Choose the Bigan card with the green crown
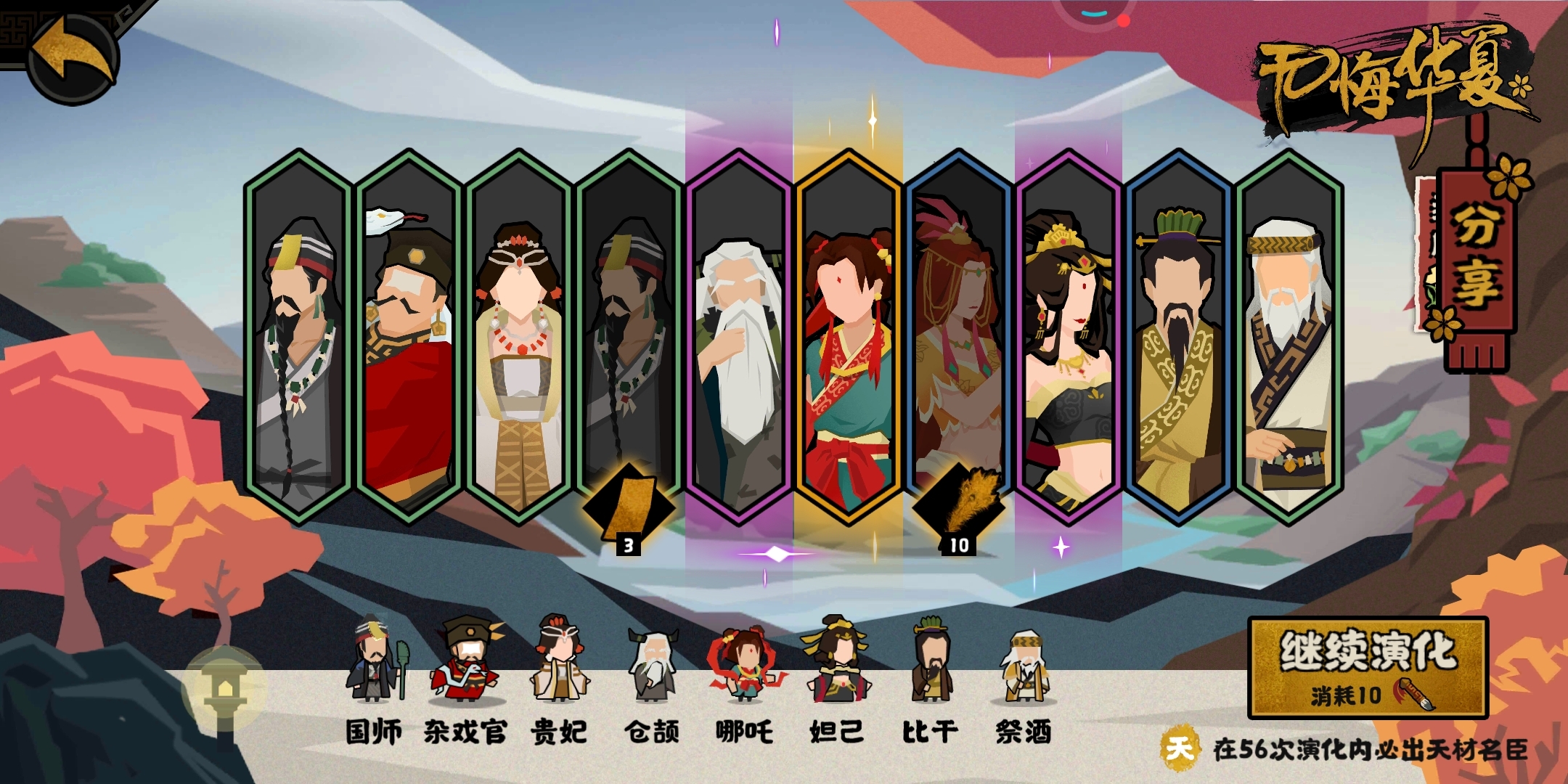The width and height of the screenshot is (1568, 784). tap(1178, 336)
